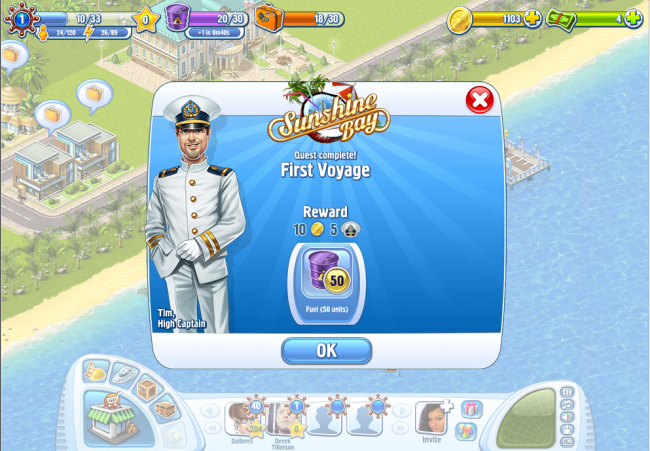Click the purple fuel barrel icon

pos(178,17)
